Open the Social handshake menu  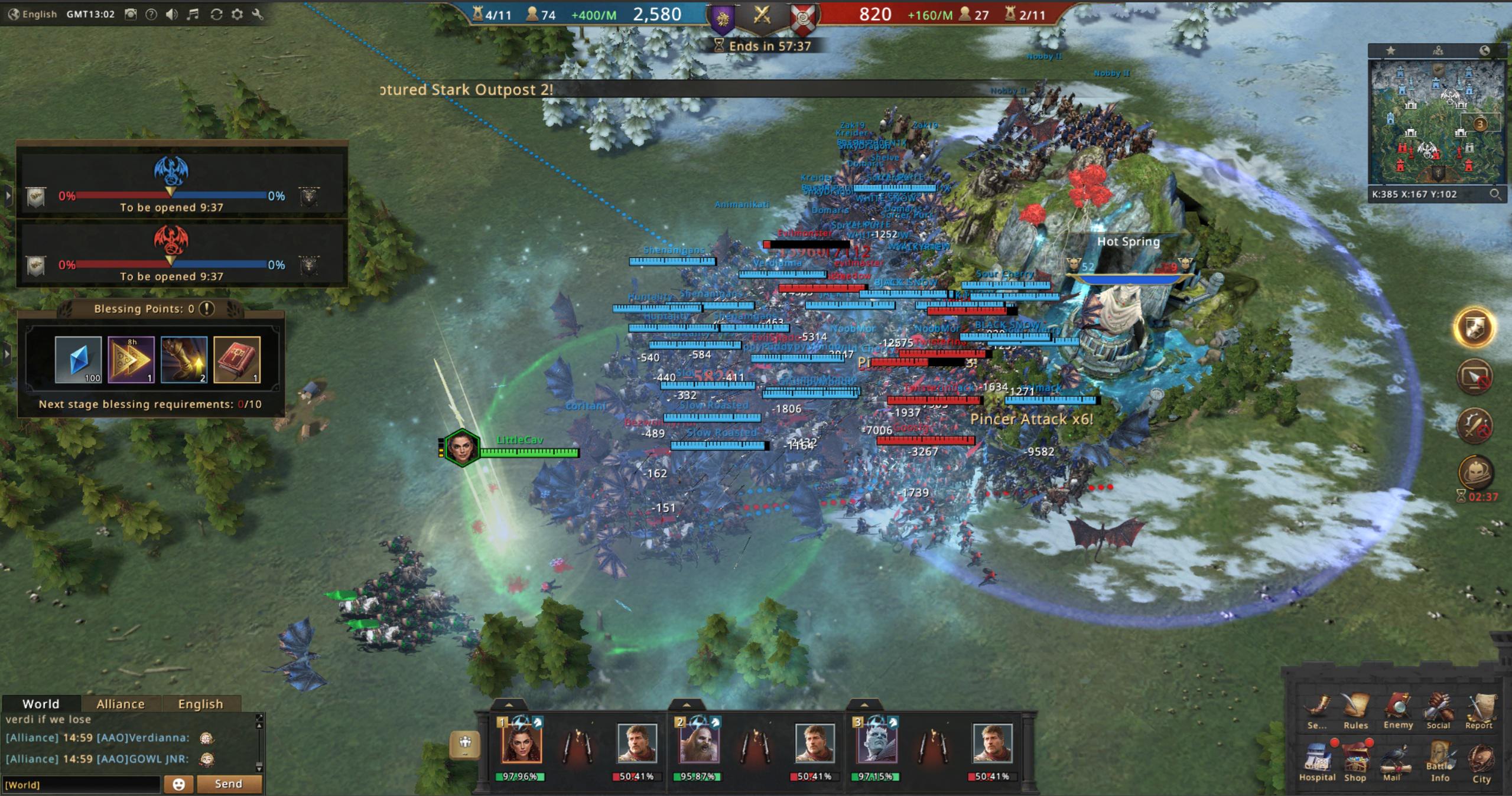(x=1438, y=710)
